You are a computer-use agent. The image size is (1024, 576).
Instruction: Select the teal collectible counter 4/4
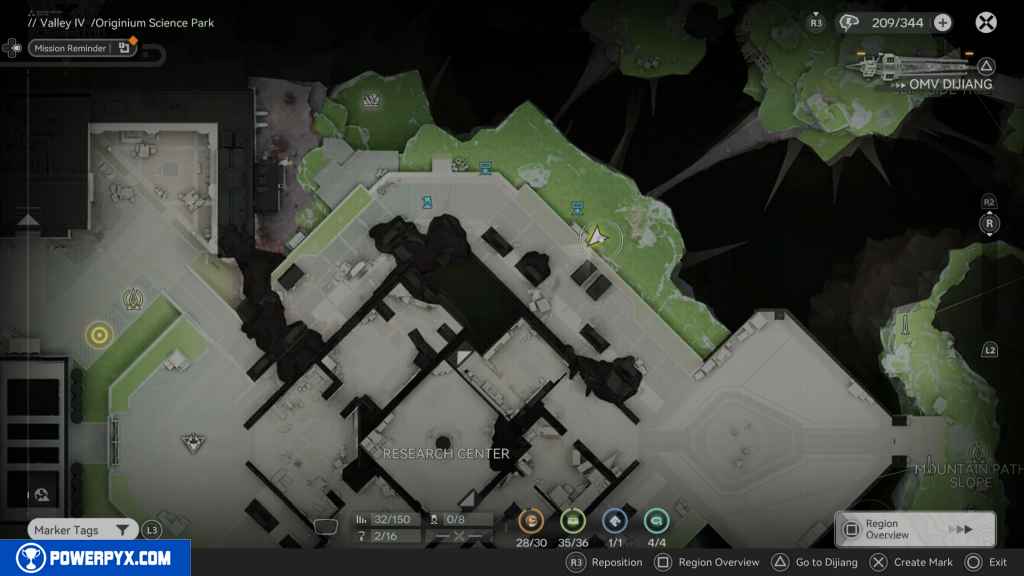point(656,520)
